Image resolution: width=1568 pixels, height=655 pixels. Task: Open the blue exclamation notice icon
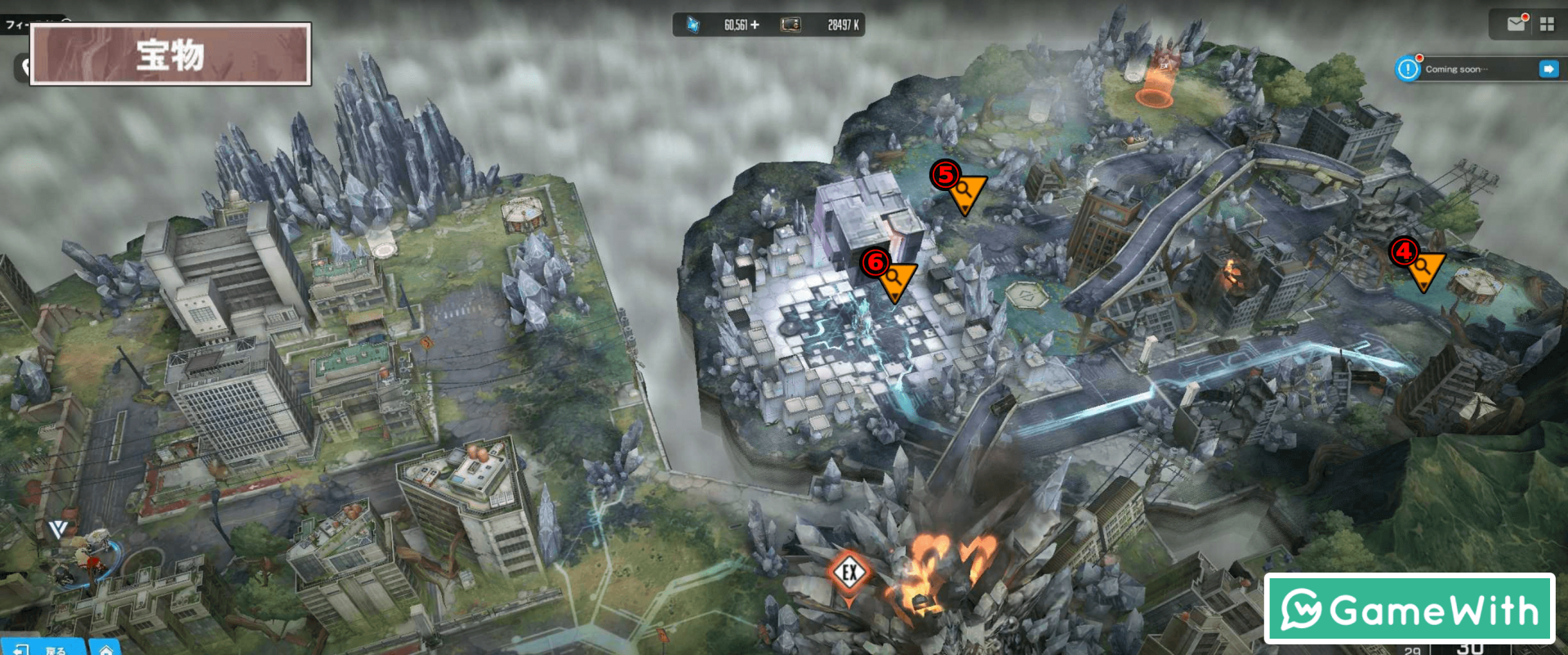point(1408,69)
